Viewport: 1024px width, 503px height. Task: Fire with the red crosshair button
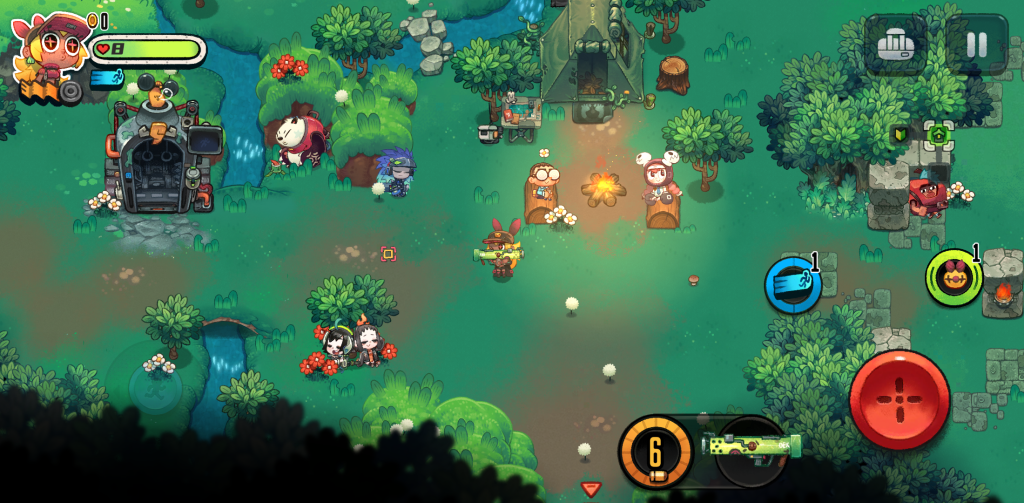(x=899, y=399)
